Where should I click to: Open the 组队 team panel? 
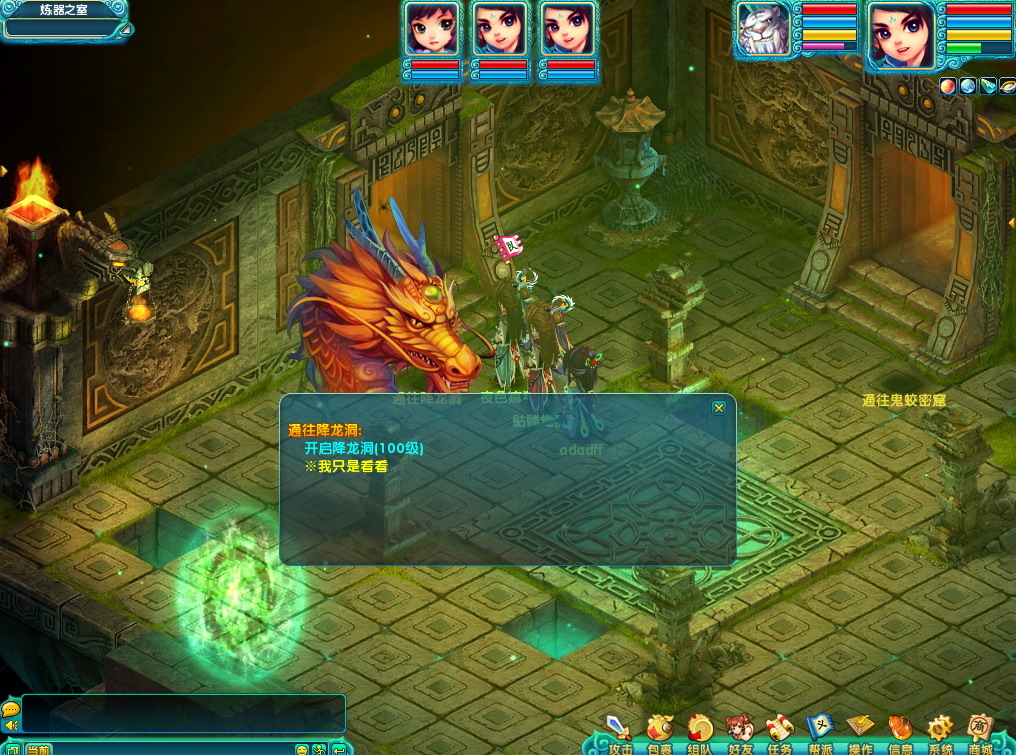tap(700, 732)
